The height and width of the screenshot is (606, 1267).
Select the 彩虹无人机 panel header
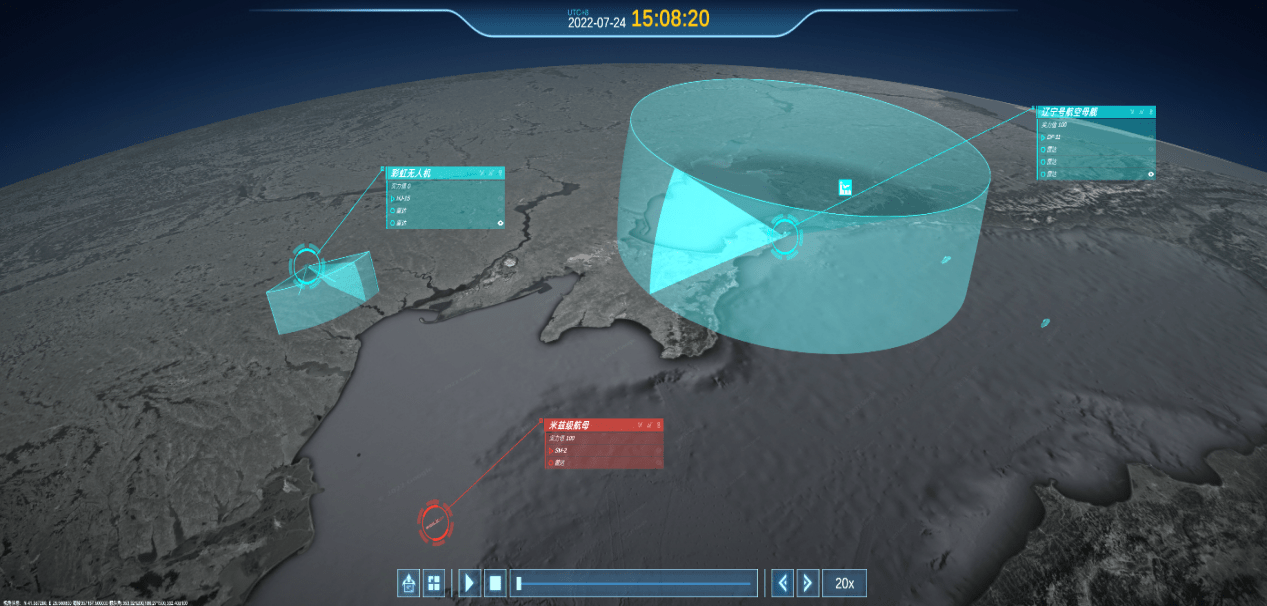tap(430, 173)
